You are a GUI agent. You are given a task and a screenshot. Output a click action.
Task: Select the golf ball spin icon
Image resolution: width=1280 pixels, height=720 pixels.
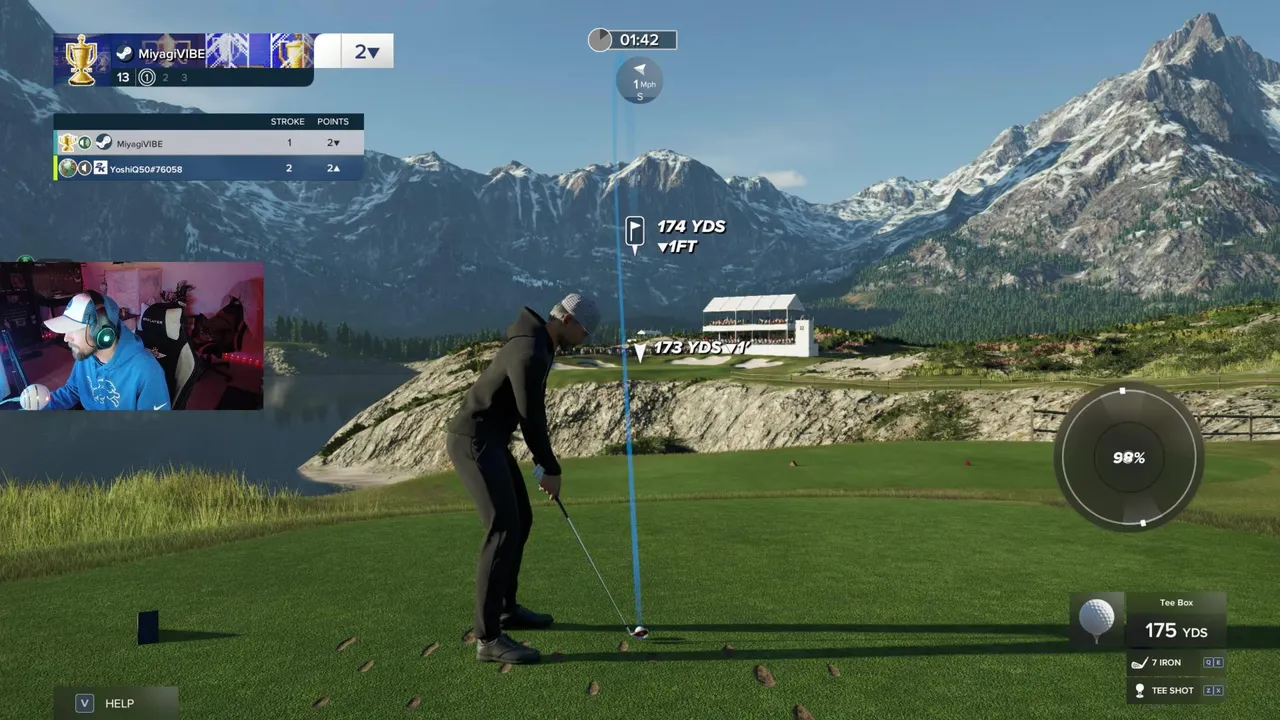[x=1096, y=618]
